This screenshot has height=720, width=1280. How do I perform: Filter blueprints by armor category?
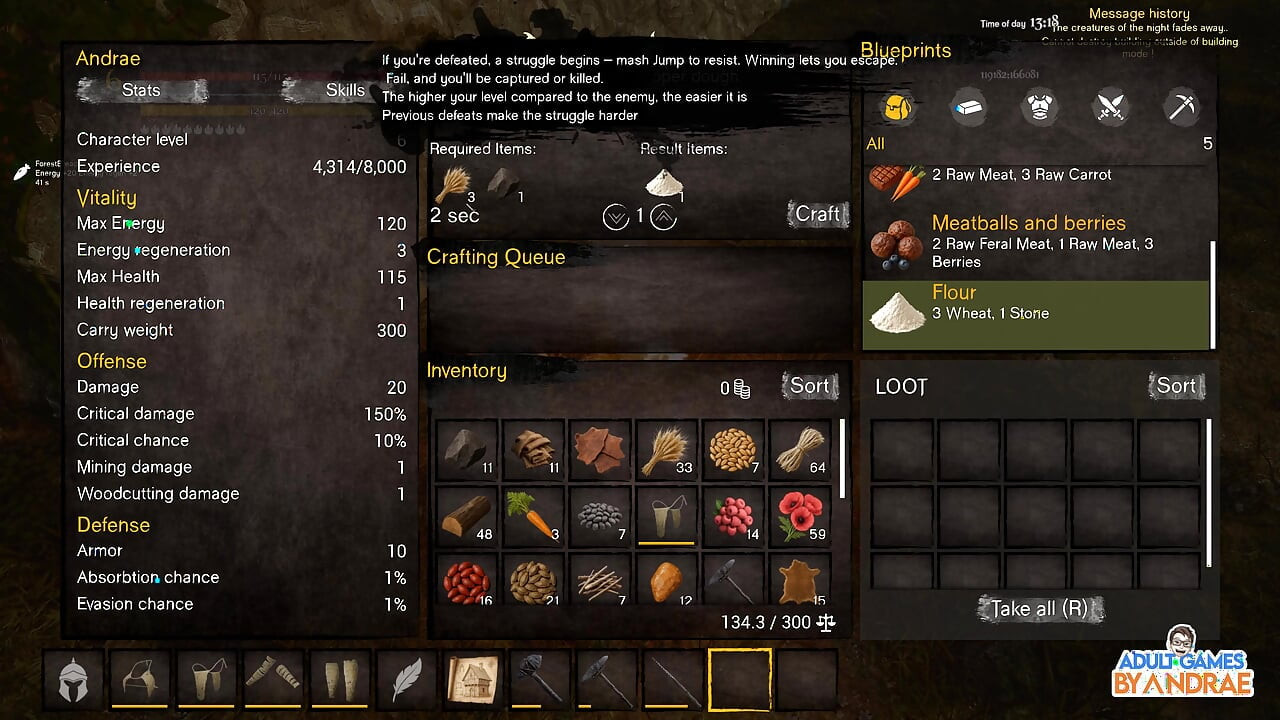point(1040,107)
